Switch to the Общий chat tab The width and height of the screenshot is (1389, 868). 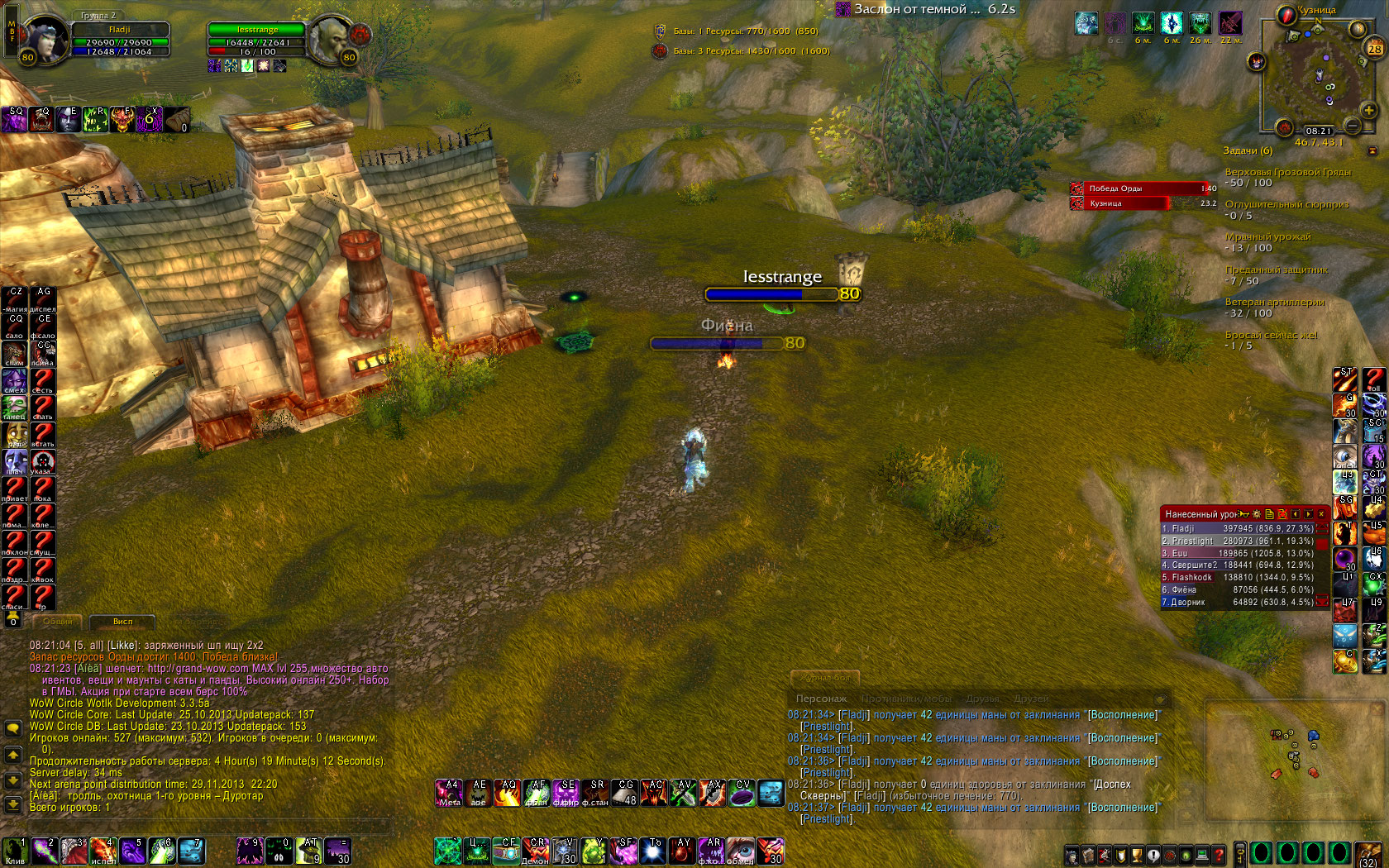click(x=57, y=622)
